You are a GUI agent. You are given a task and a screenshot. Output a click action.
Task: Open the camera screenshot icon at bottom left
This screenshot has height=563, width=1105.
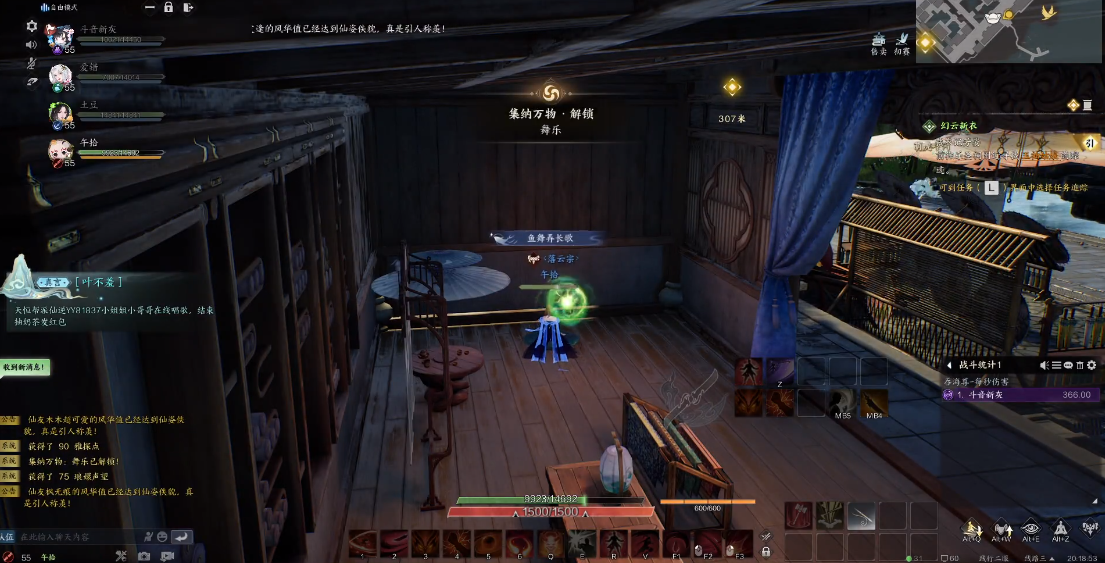coord(143,556)
